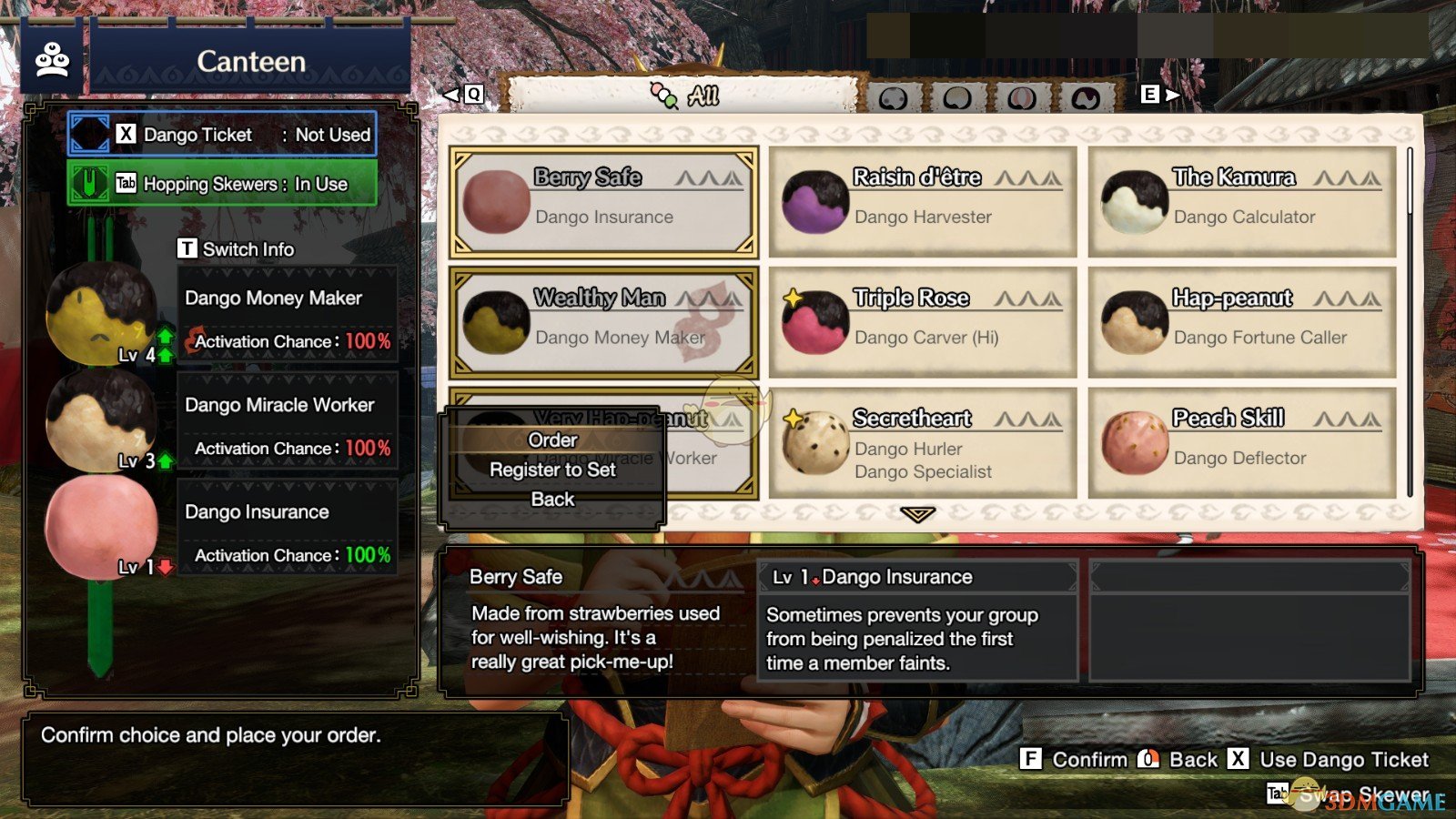Select the tan dango category filter icon
1456x819 pixels.
[x=956, y=96]
